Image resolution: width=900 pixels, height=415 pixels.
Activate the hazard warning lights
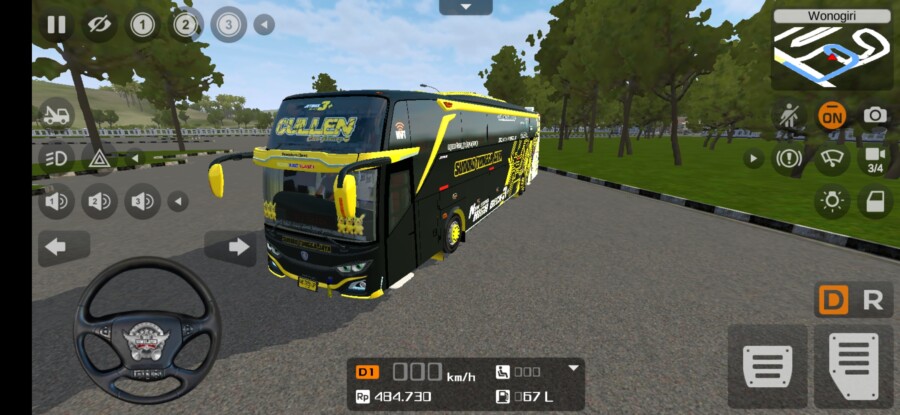[99, 158]
